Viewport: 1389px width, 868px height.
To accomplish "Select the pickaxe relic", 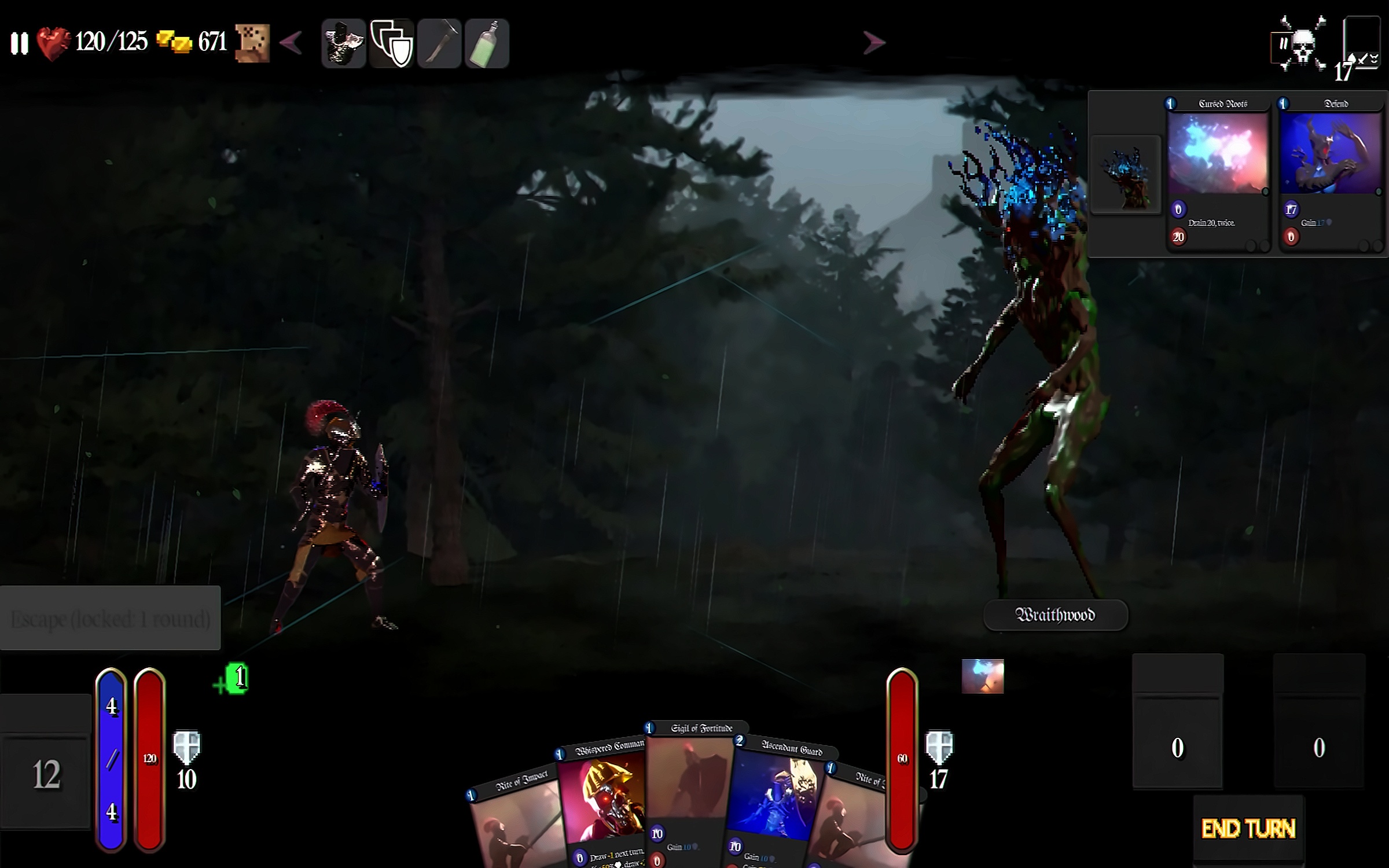I will [x=439, y=43].
